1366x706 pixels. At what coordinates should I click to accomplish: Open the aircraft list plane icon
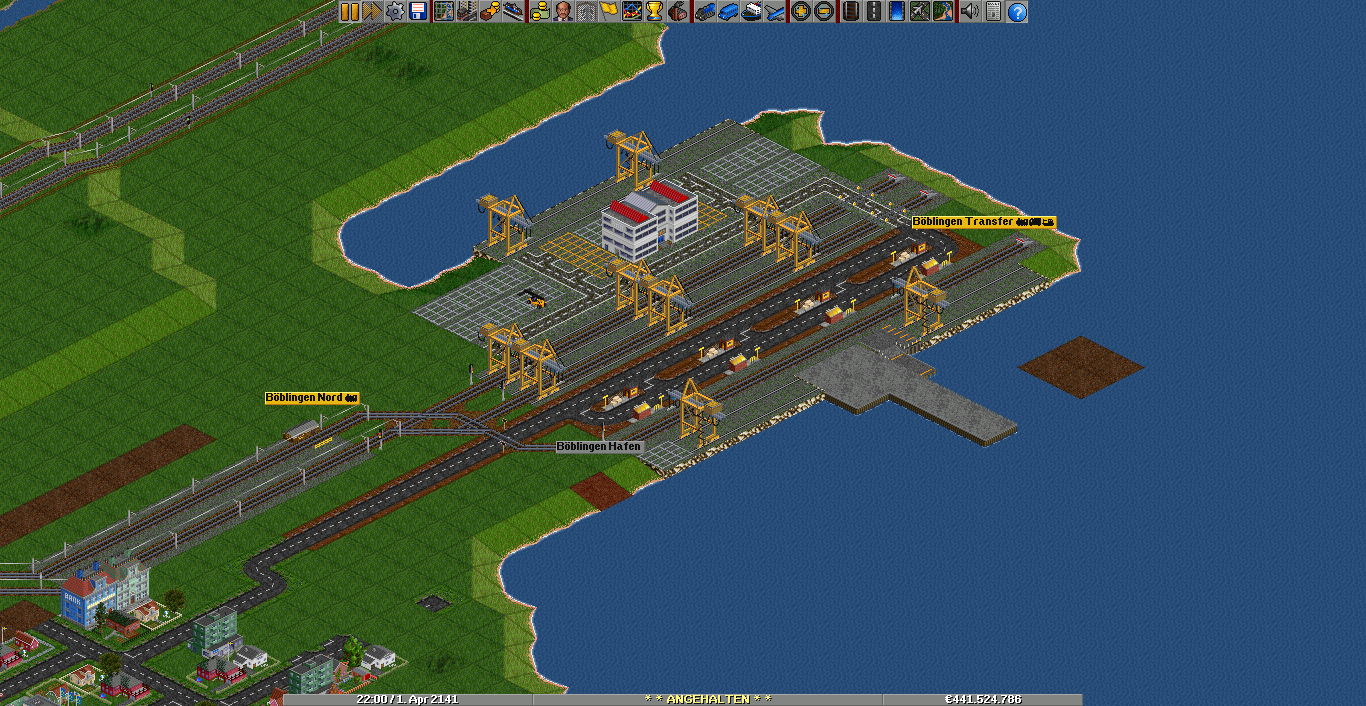click(774, 12)
